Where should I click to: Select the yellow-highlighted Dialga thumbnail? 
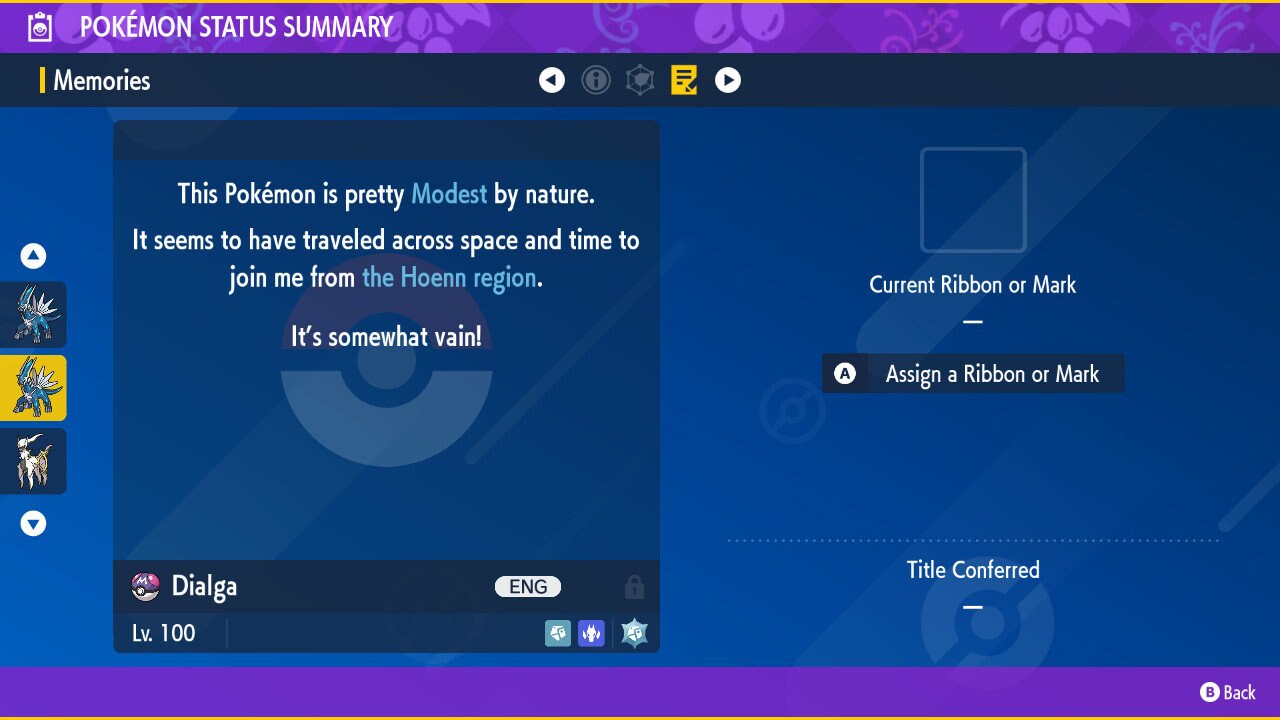pos(33,388)
